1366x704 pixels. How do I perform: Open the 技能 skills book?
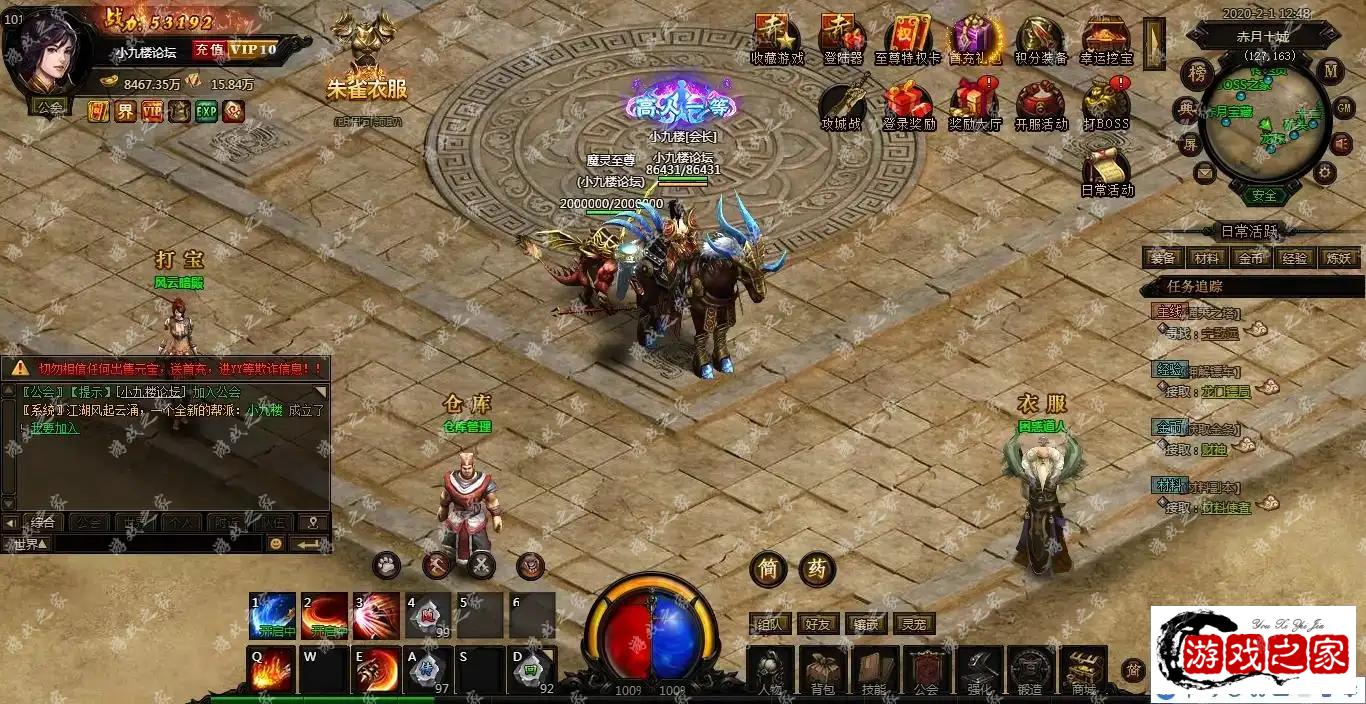pyautogui.click(x=874, y=669)
